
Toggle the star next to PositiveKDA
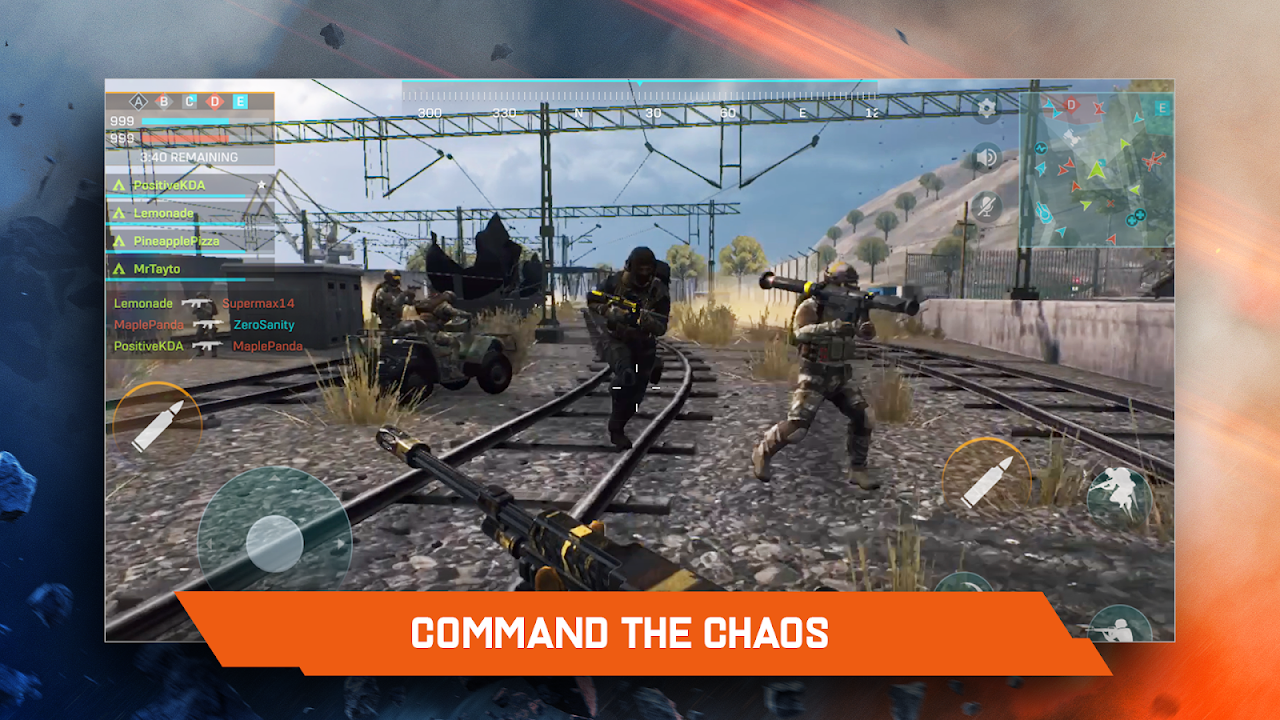[261, 184]
